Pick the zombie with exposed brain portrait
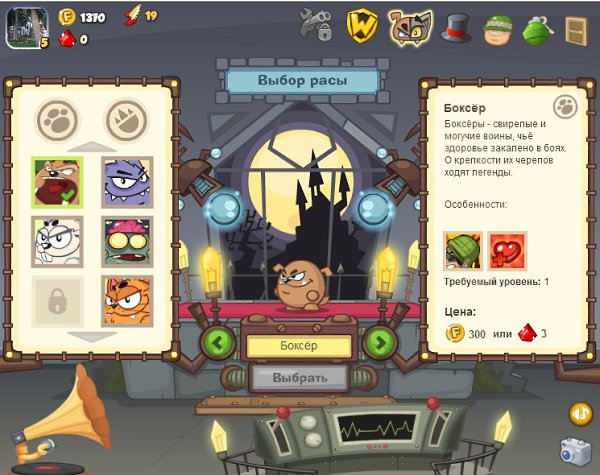 pyautogui.click(x=127, y=241)
